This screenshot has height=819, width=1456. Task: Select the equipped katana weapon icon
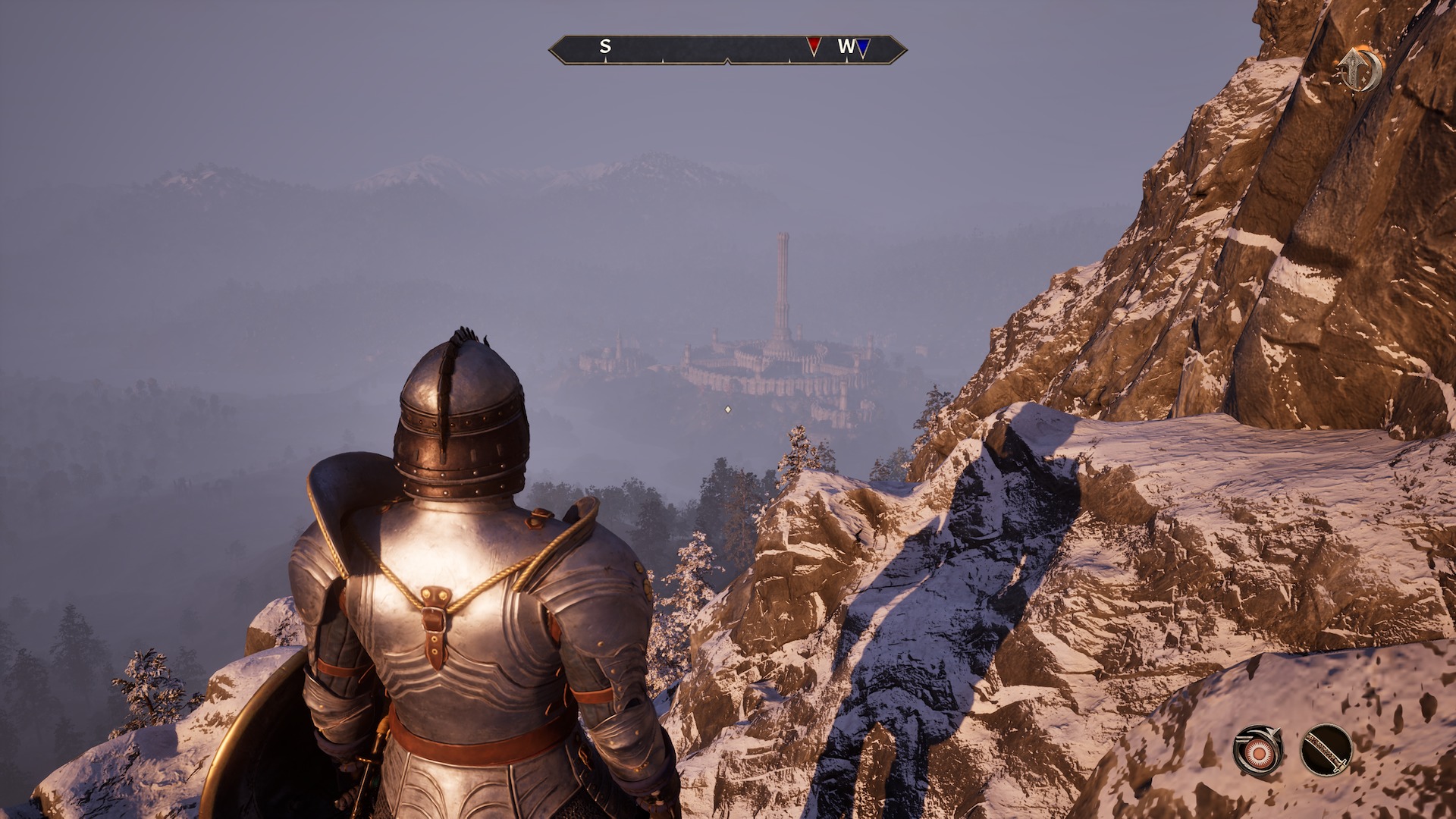pyautogui.click(x=1326, y=751)
